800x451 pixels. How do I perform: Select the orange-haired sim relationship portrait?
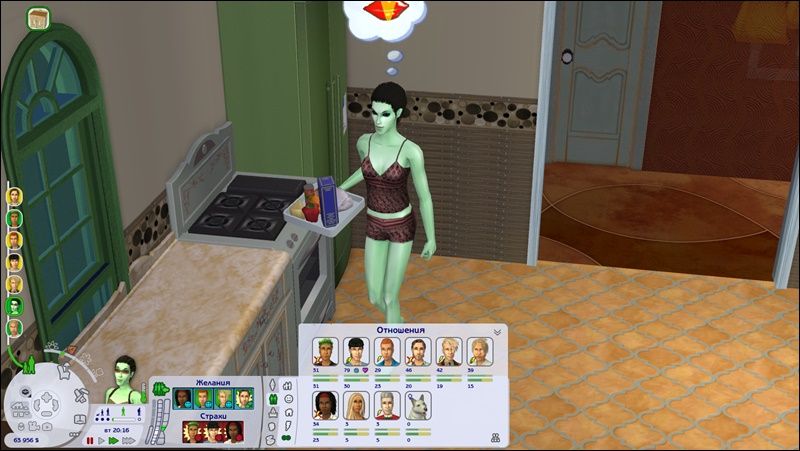tap(387, 351)
